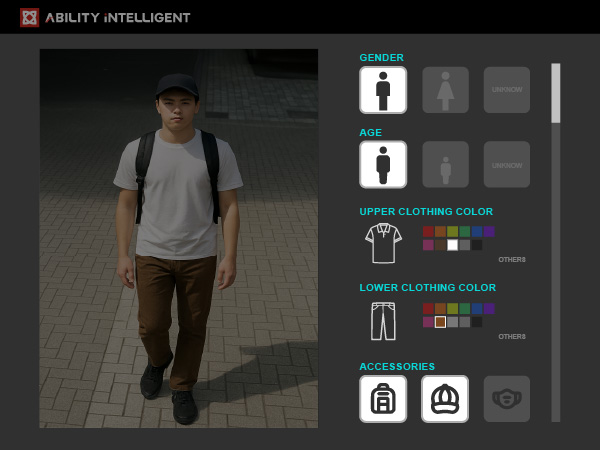Pick white for upper clothing color
Image resolution: width=600 pixels, height=450 pixels.
coord(452,245)
